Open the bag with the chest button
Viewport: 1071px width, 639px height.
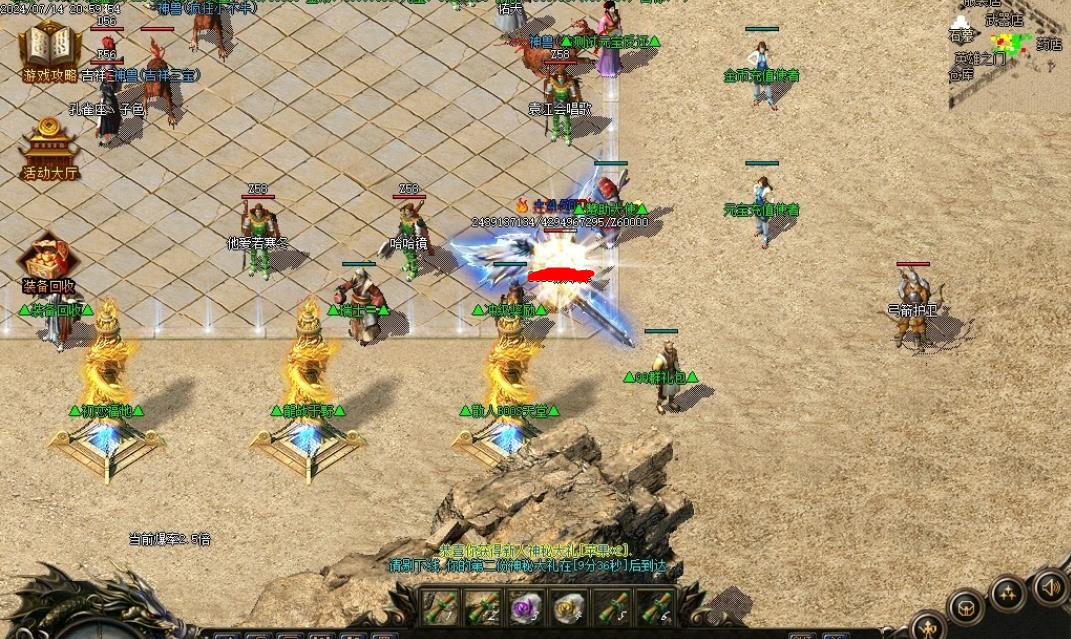pyautogui.click(x=966, y=606)
